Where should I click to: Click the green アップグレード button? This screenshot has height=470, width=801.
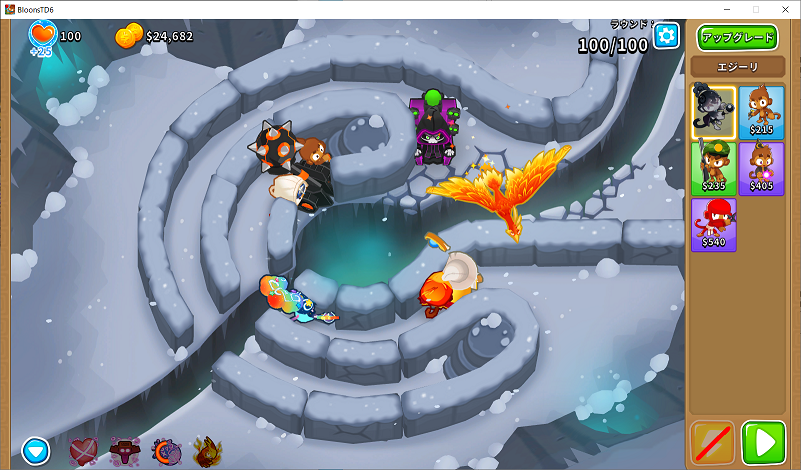tap(737, 38)
